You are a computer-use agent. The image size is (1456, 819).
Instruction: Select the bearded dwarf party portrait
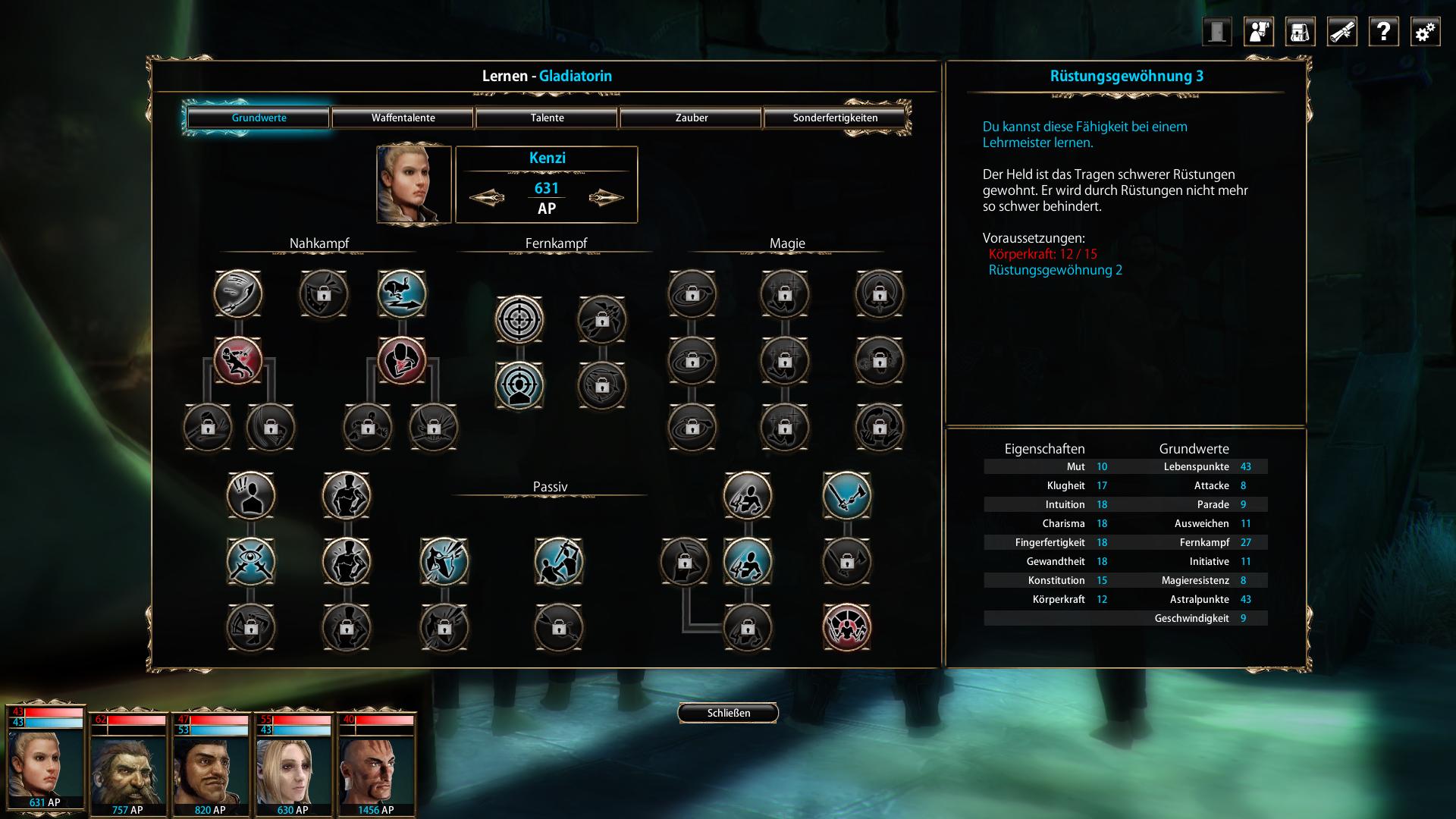(x=127, y=766)
